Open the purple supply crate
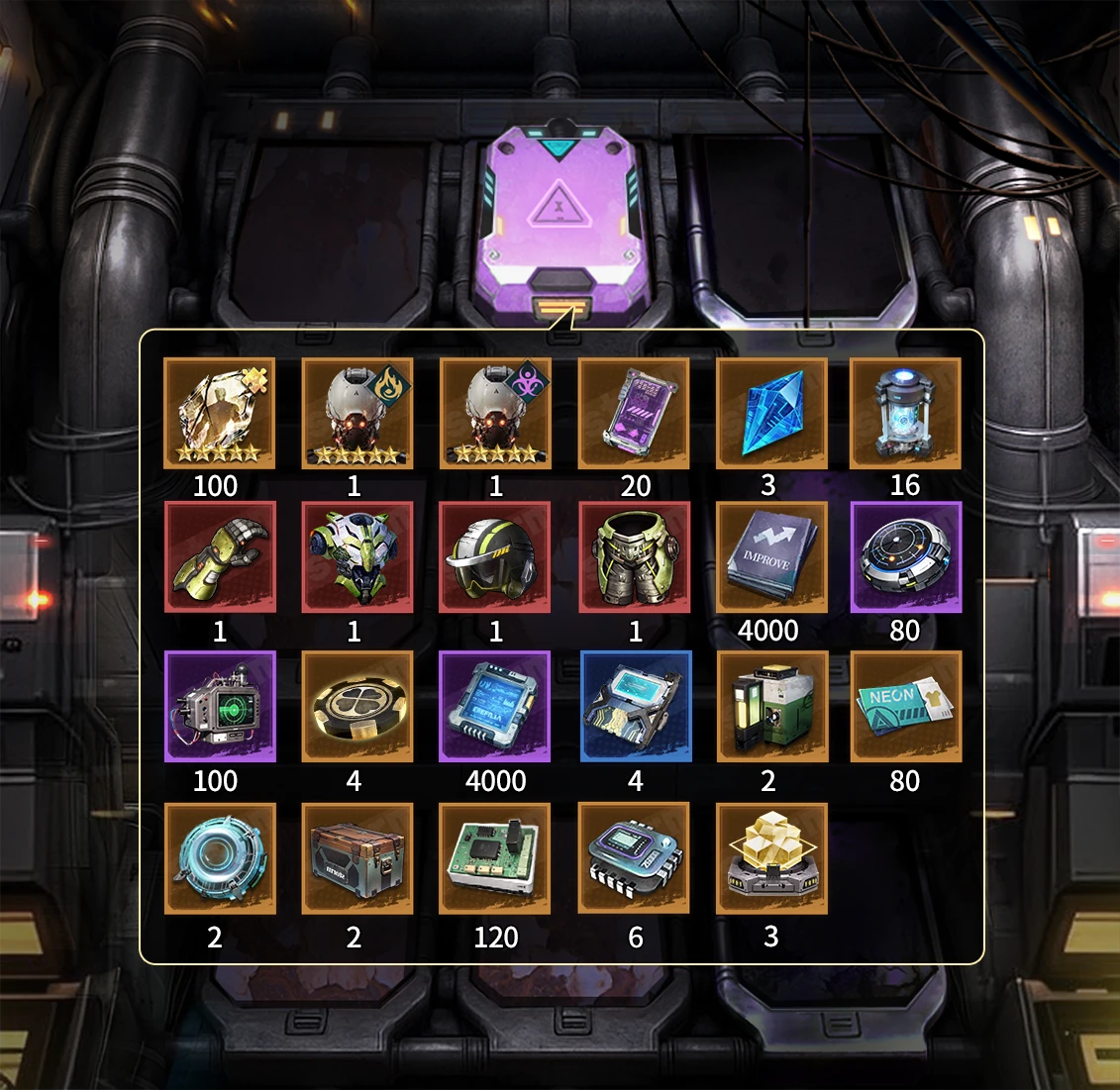Screen dimensions: 1120x1090 tap(563, 223)
